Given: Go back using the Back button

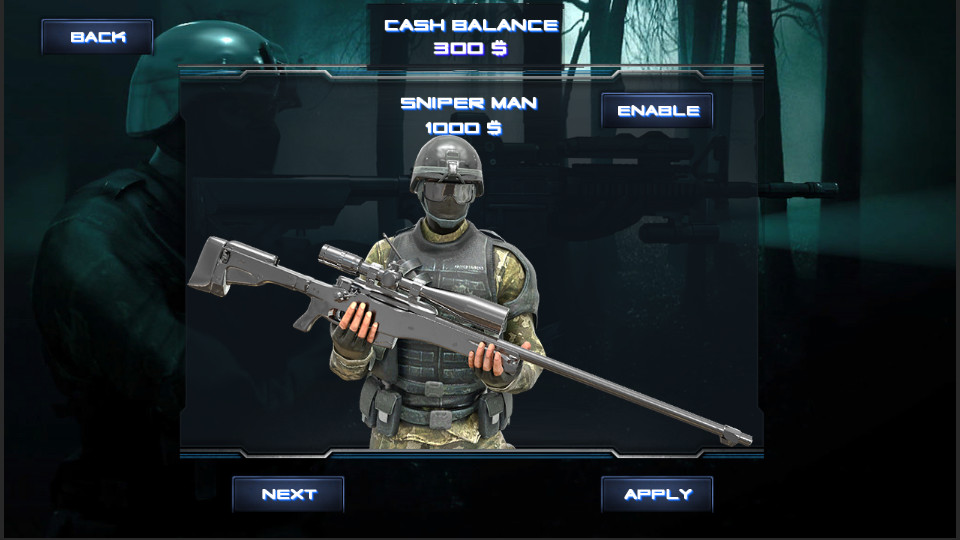Looking at the screenshot, I should point(97,37).
